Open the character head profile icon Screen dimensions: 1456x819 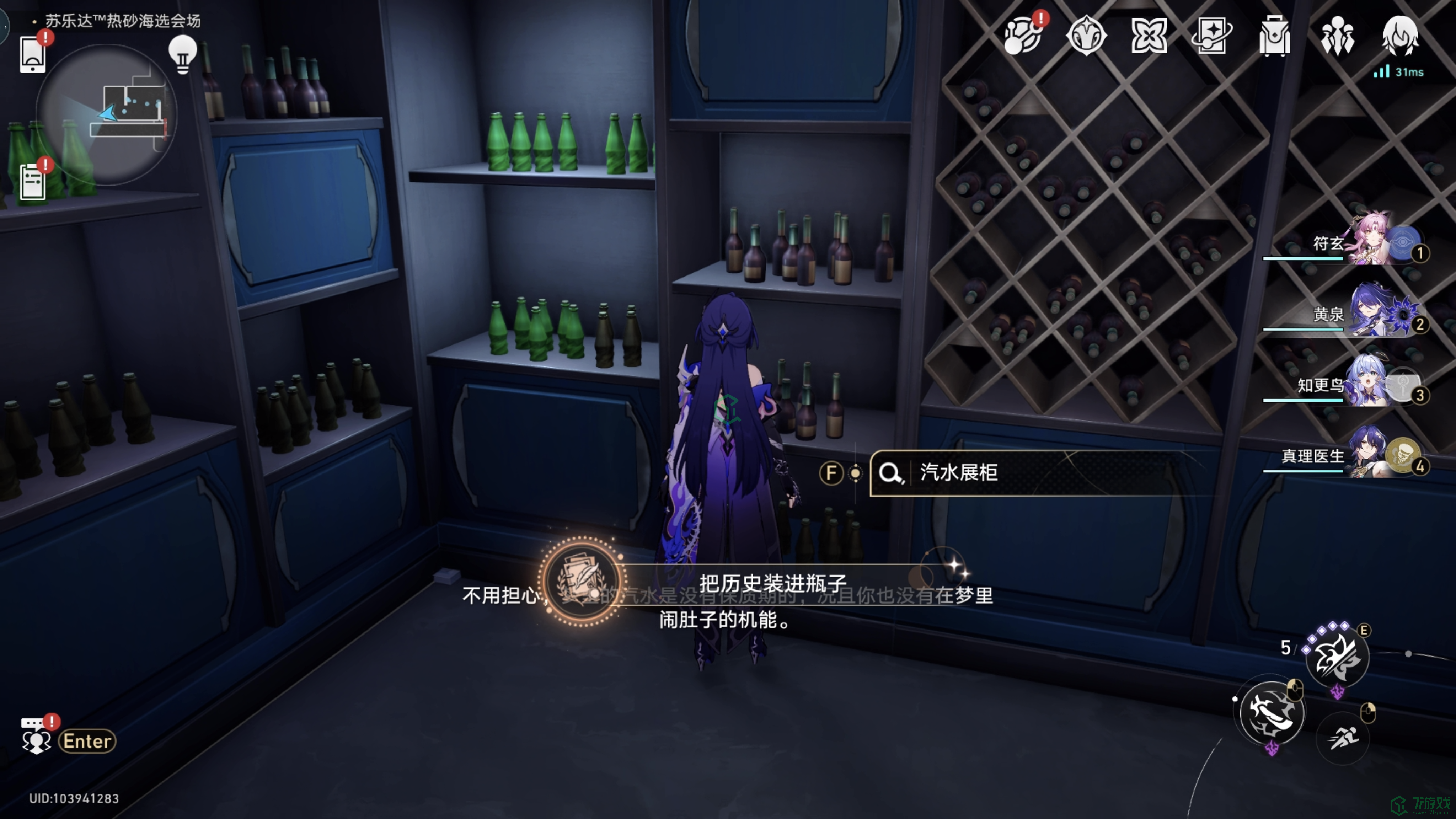pos(1400,36)
